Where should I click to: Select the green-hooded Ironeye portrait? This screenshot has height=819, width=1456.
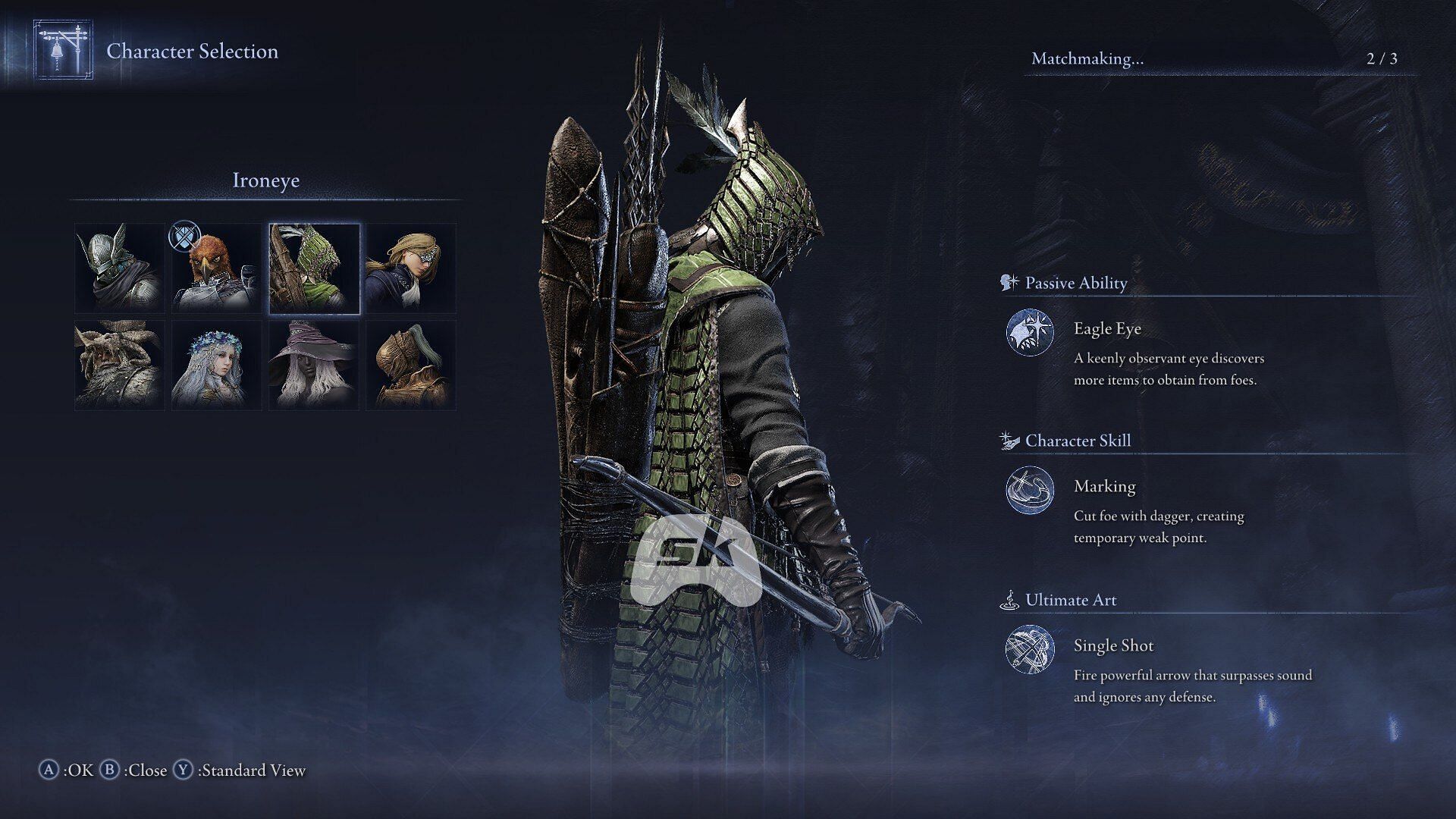point(314,268)
